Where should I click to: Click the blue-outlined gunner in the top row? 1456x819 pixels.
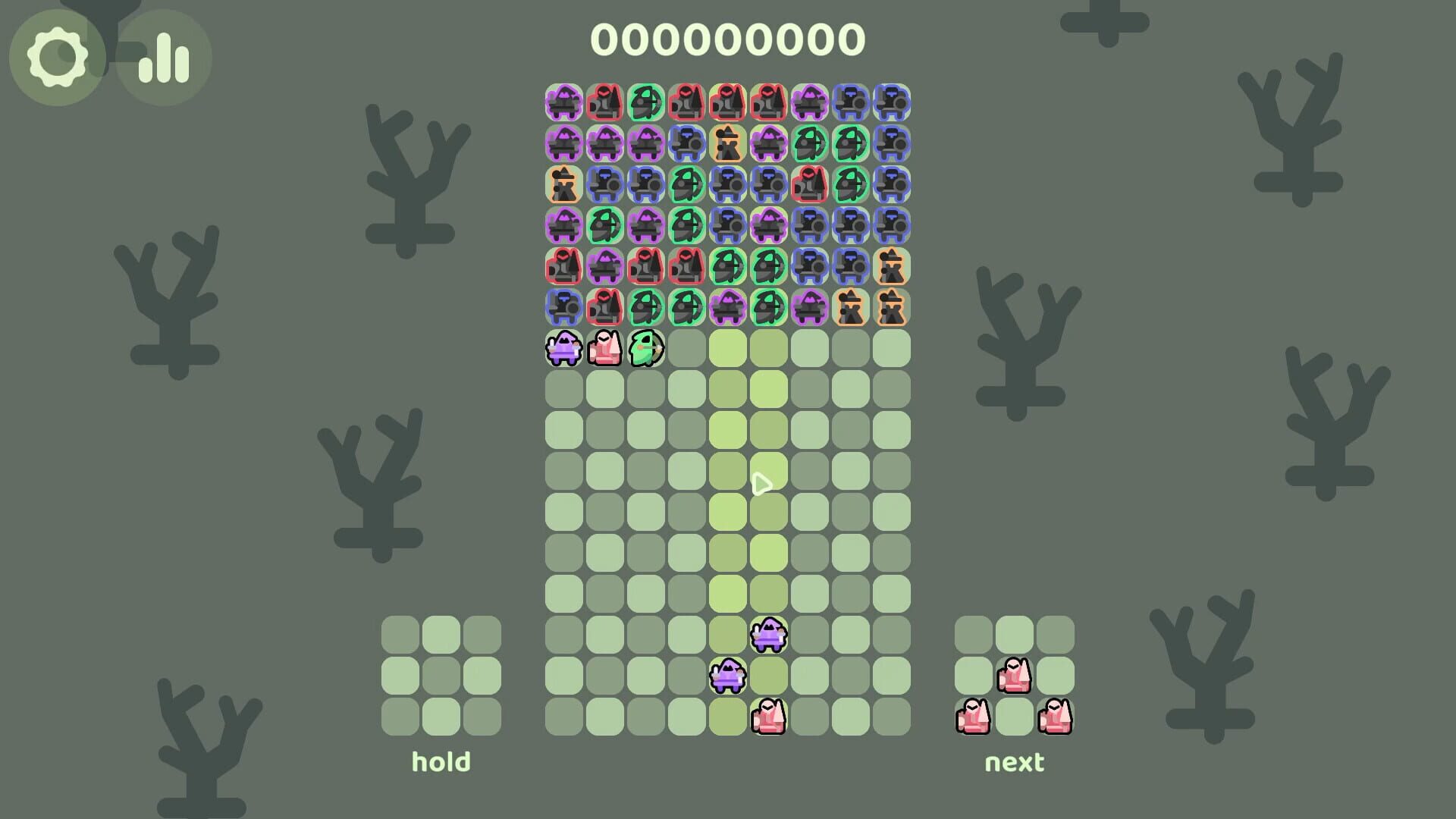coord(851,102)
